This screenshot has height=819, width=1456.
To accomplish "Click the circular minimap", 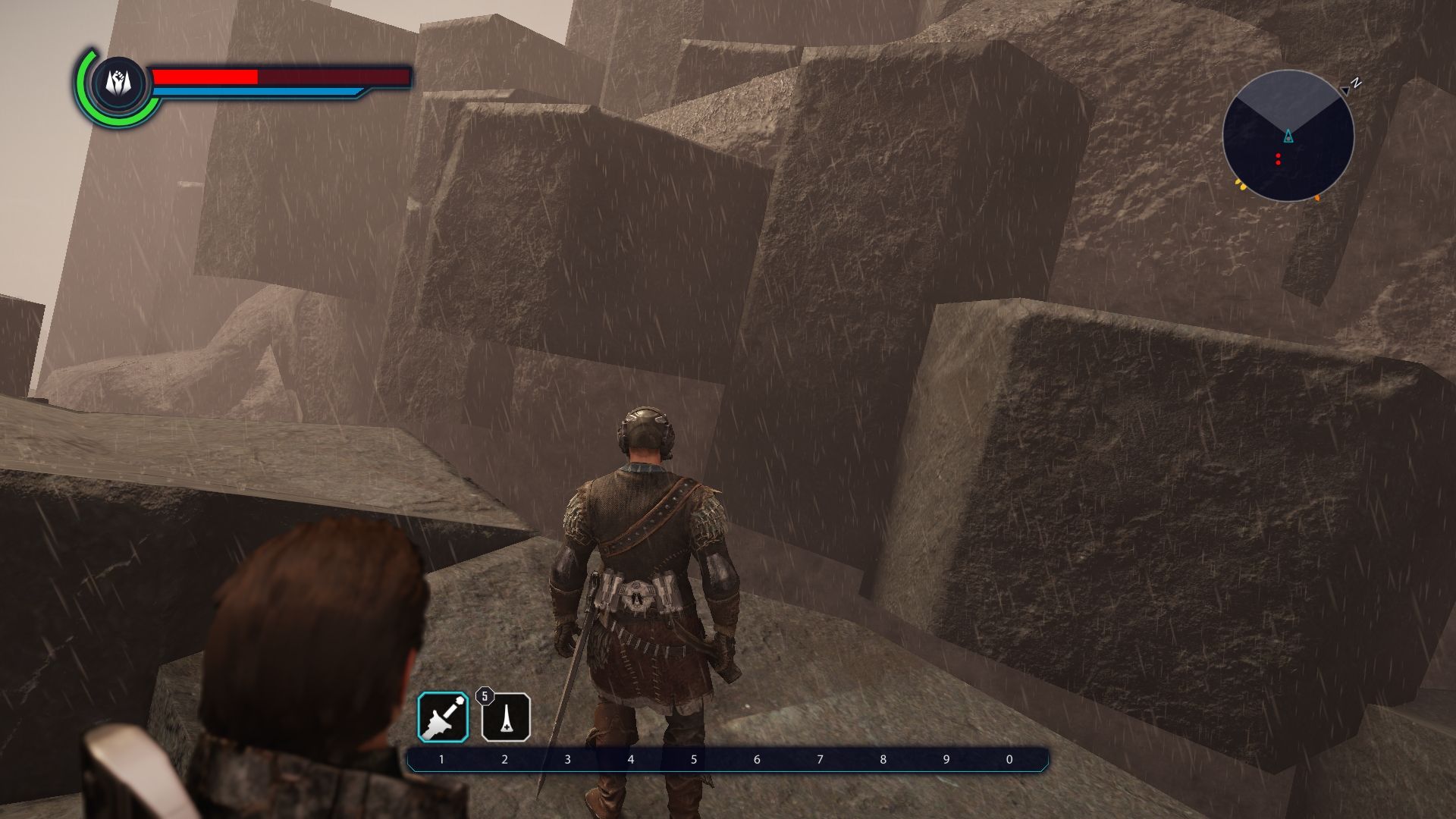I will coord(1288,136).
